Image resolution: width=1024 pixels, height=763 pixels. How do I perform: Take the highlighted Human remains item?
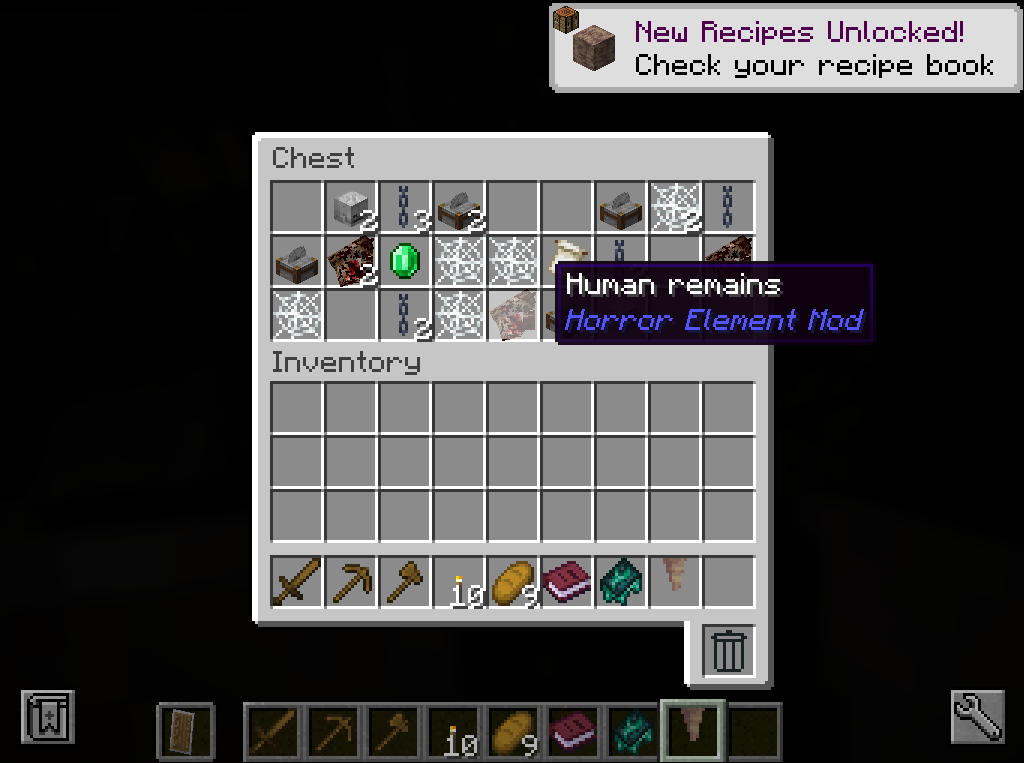pyautogui.click(x=512, y=315)
